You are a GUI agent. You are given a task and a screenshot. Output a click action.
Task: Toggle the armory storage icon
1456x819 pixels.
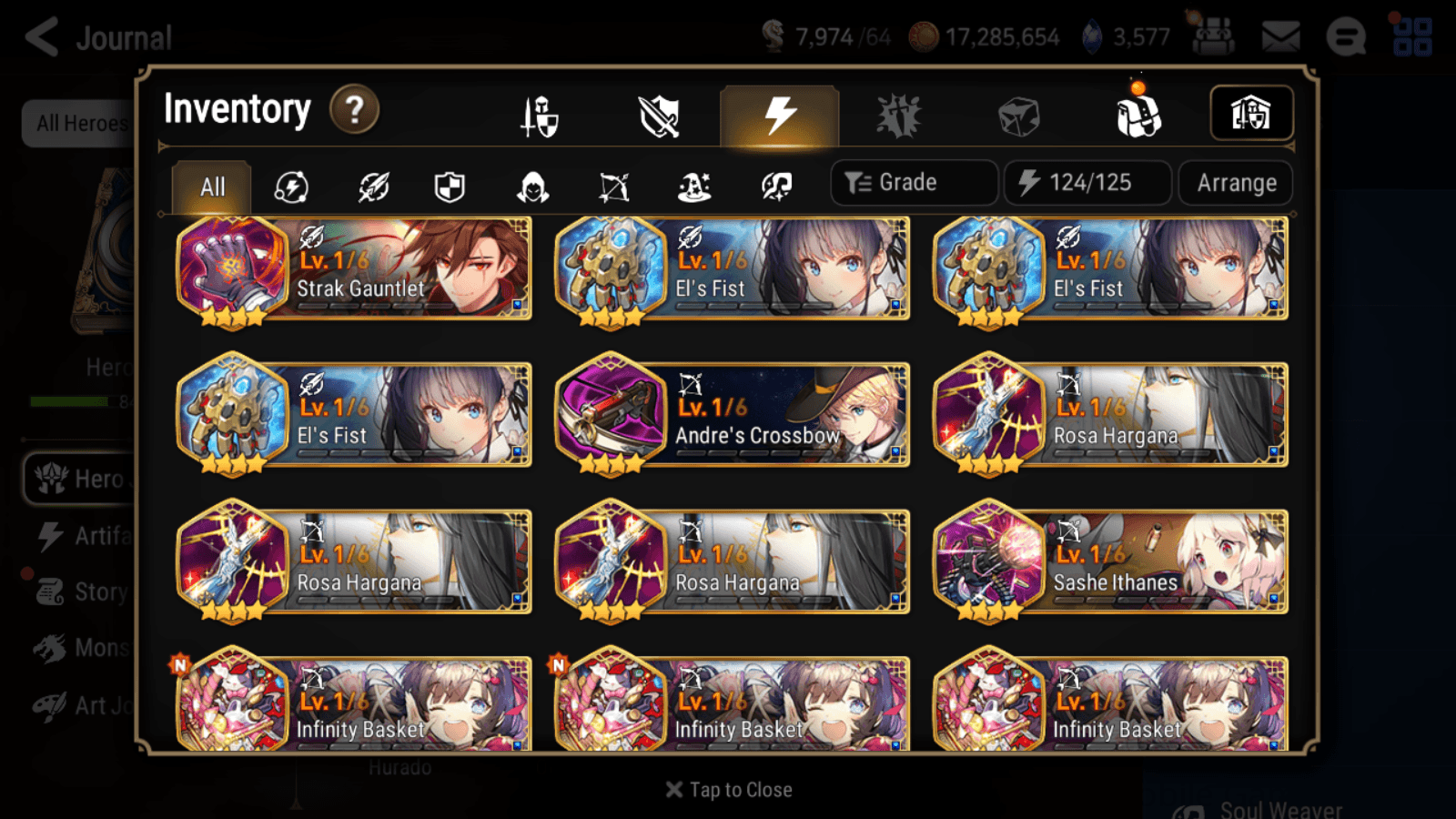1251,113
